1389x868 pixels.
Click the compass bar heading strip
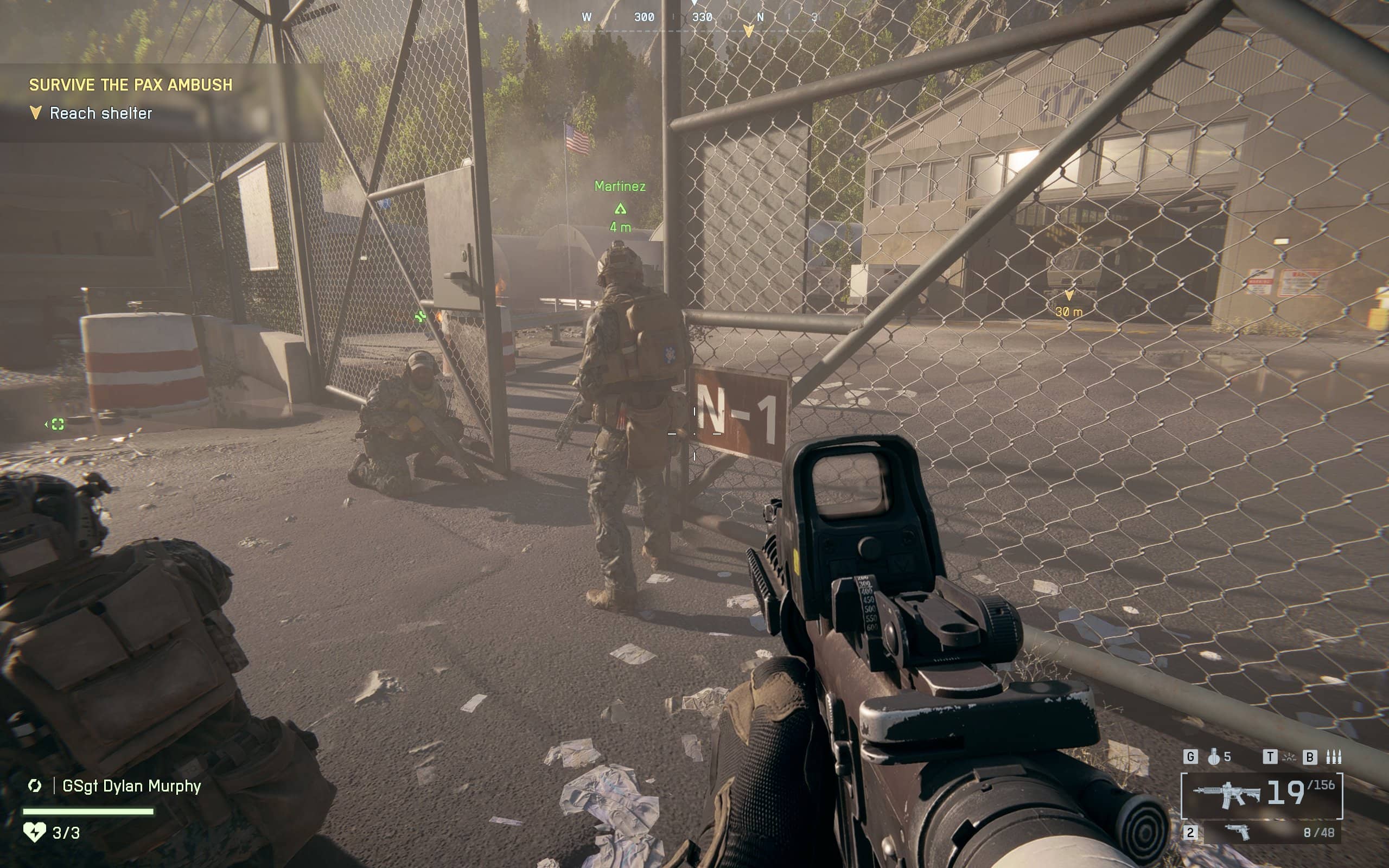[700, 17]
